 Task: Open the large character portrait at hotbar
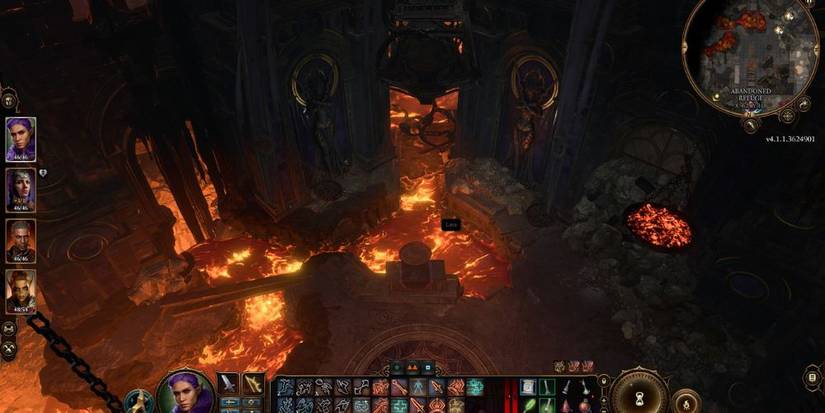click(184, 392)
